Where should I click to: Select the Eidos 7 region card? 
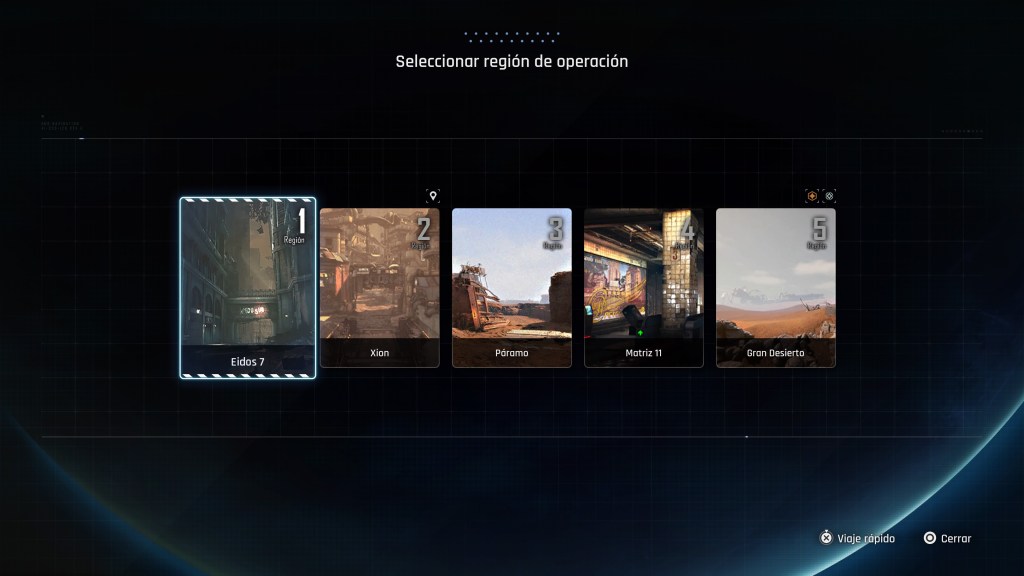(248, 288)
